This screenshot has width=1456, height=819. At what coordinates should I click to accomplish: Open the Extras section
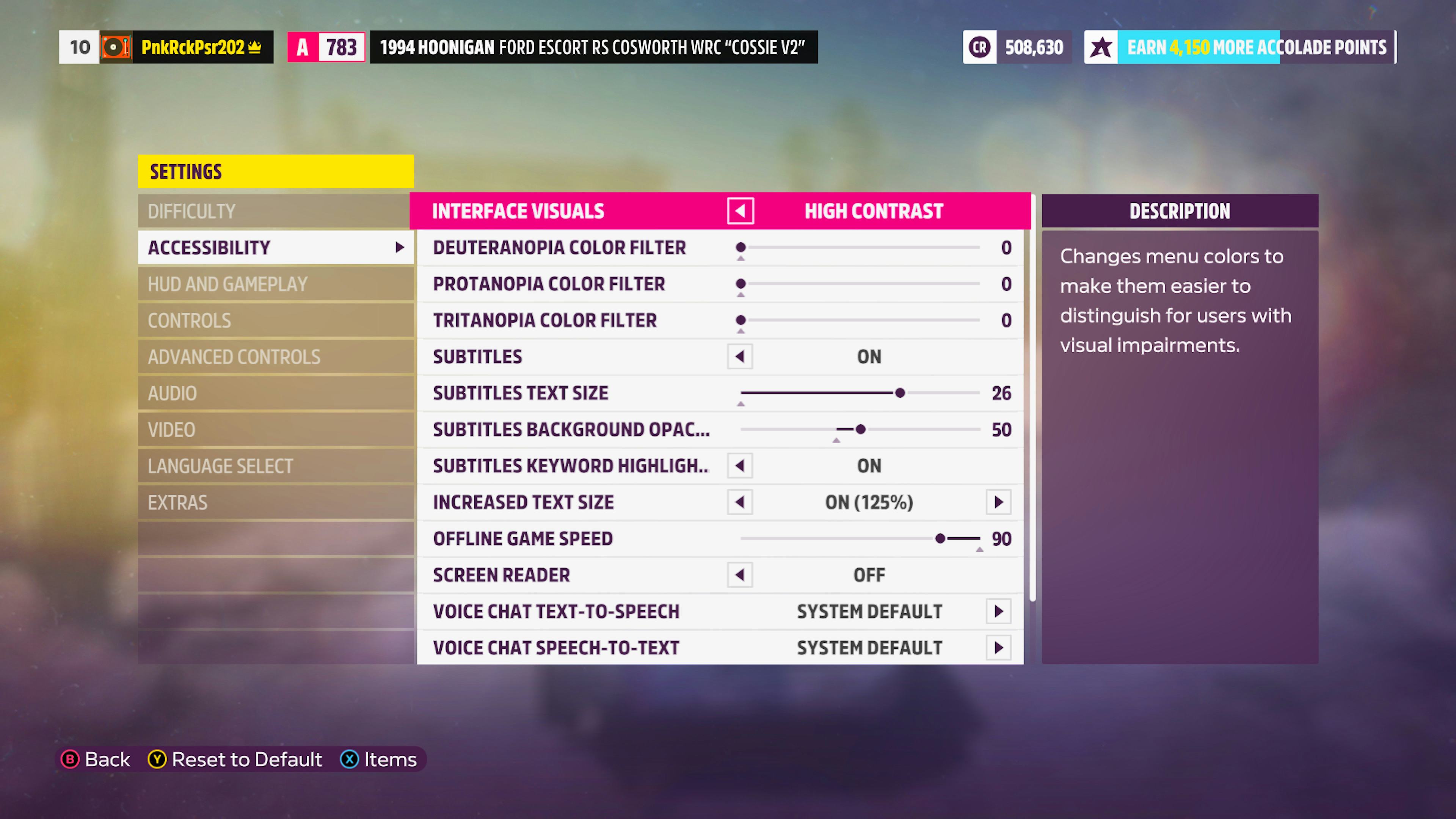275,502
